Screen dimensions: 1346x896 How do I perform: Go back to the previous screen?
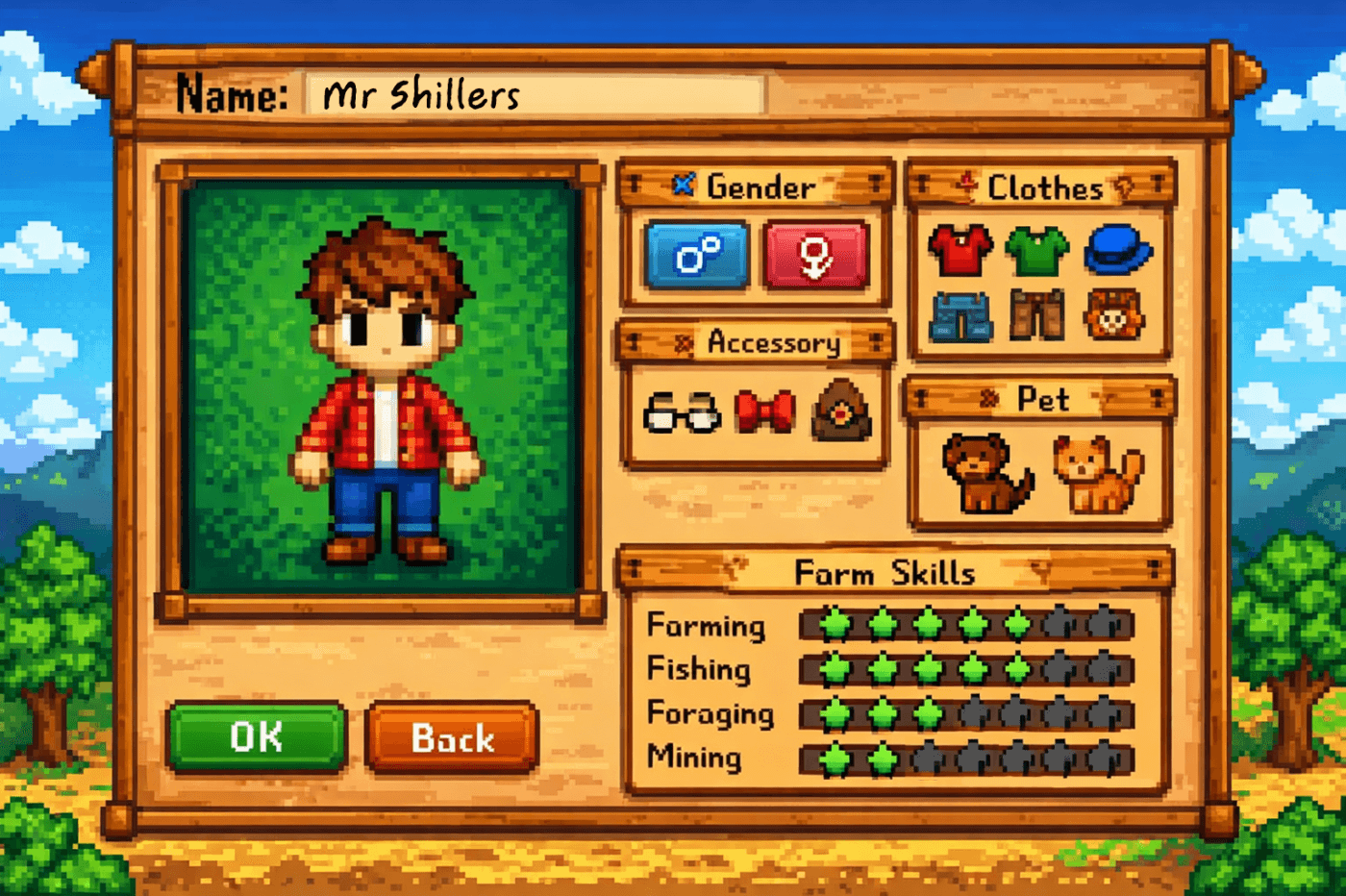tap(452, 738)
